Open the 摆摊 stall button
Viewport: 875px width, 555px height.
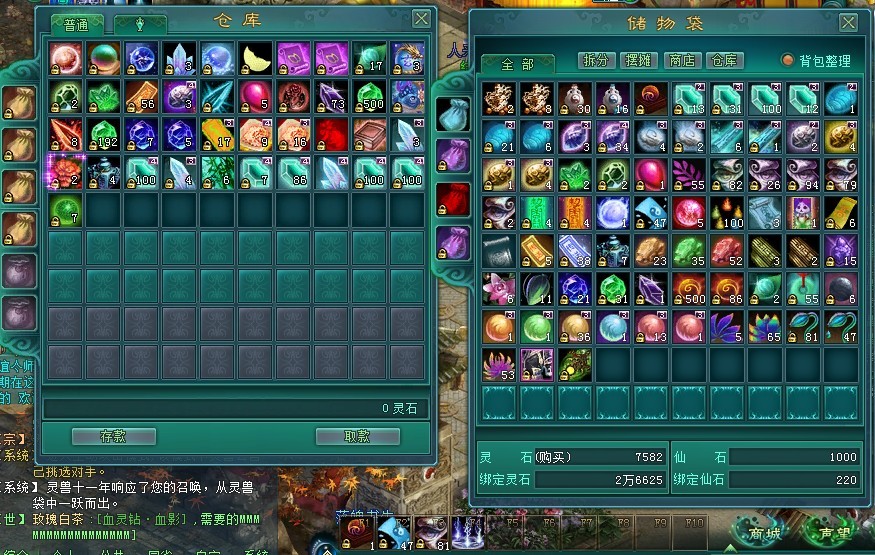pyautogui.click(x=640, y=61)
